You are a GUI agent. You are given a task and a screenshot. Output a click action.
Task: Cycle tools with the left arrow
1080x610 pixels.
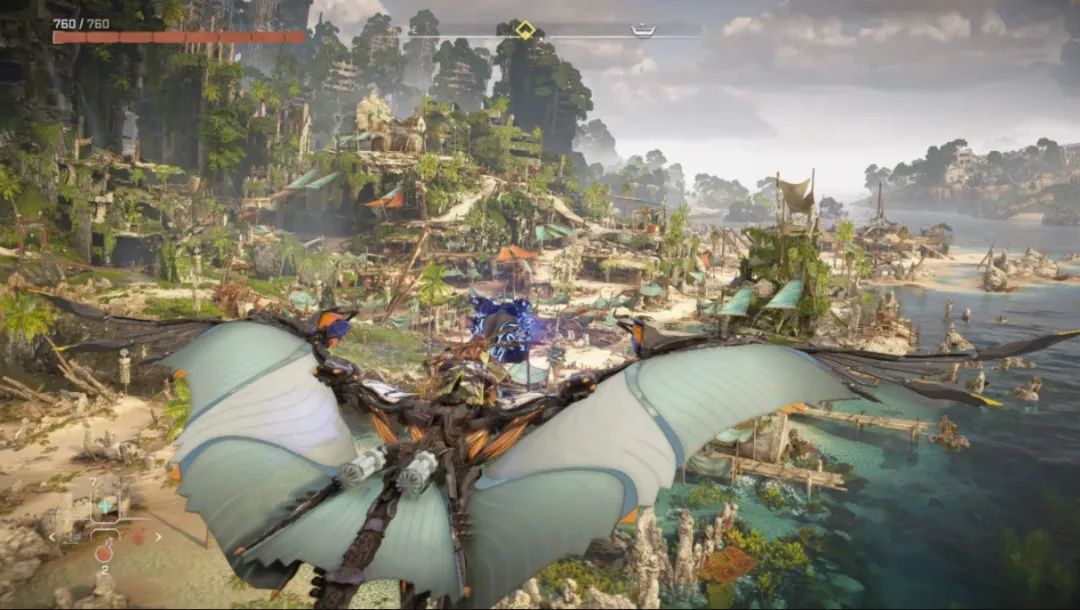[53, 538]
